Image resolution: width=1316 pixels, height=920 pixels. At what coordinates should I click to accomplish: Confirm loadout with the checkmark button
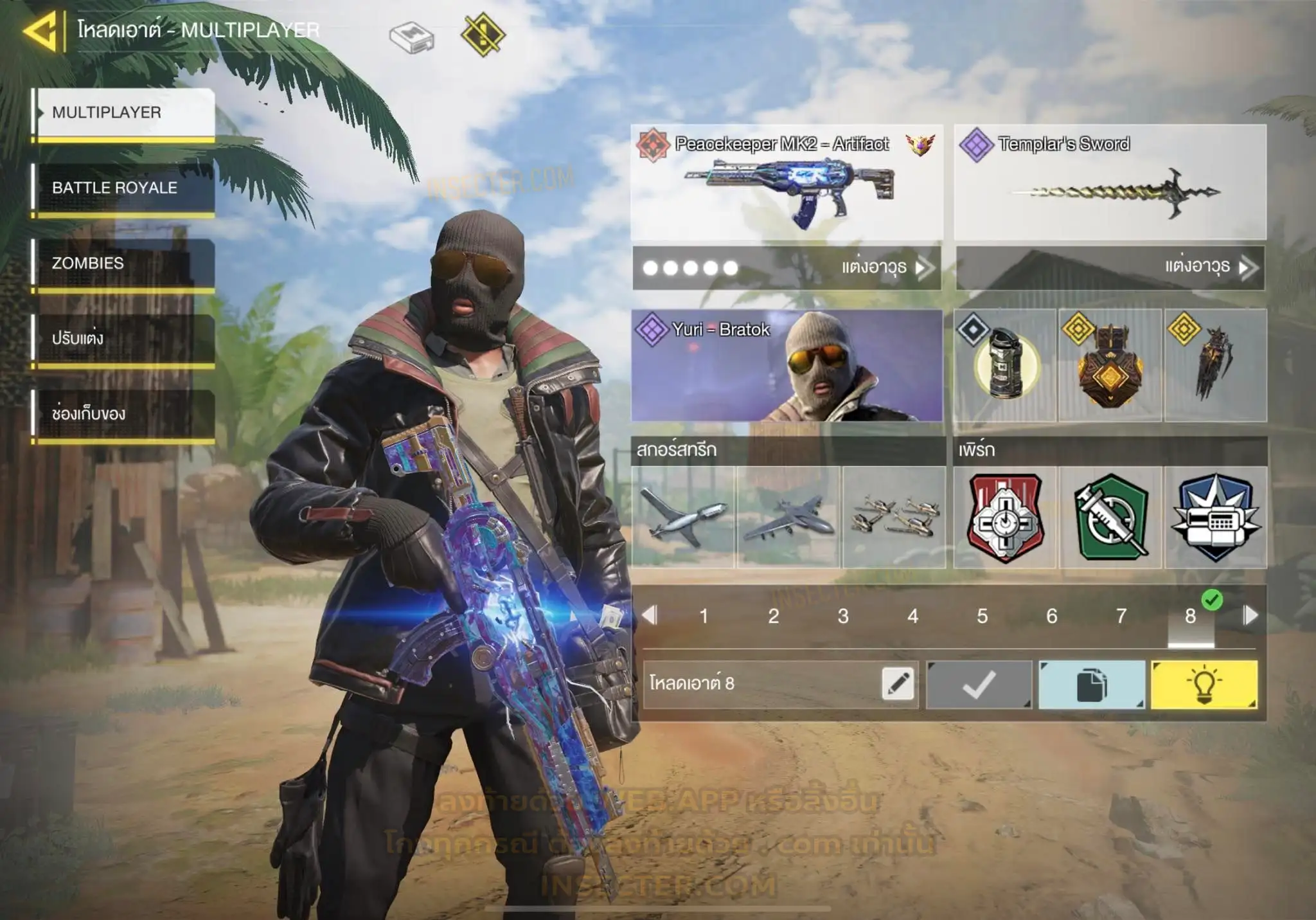coord(979,685)
